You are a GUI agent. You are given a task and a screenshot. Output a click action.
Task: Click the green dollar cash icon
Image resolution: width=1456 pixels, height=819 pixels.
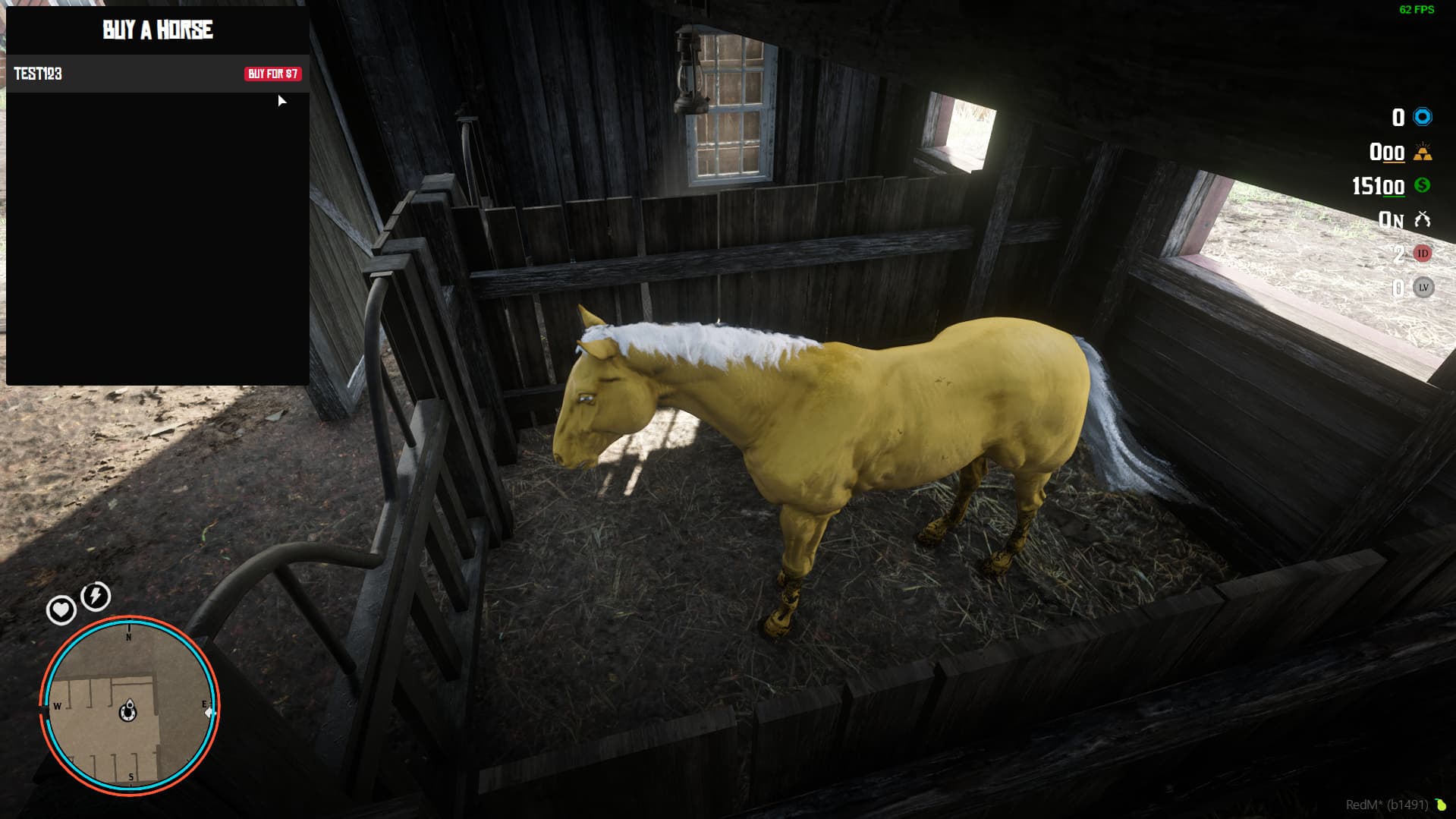click(x=1424, y=184)
